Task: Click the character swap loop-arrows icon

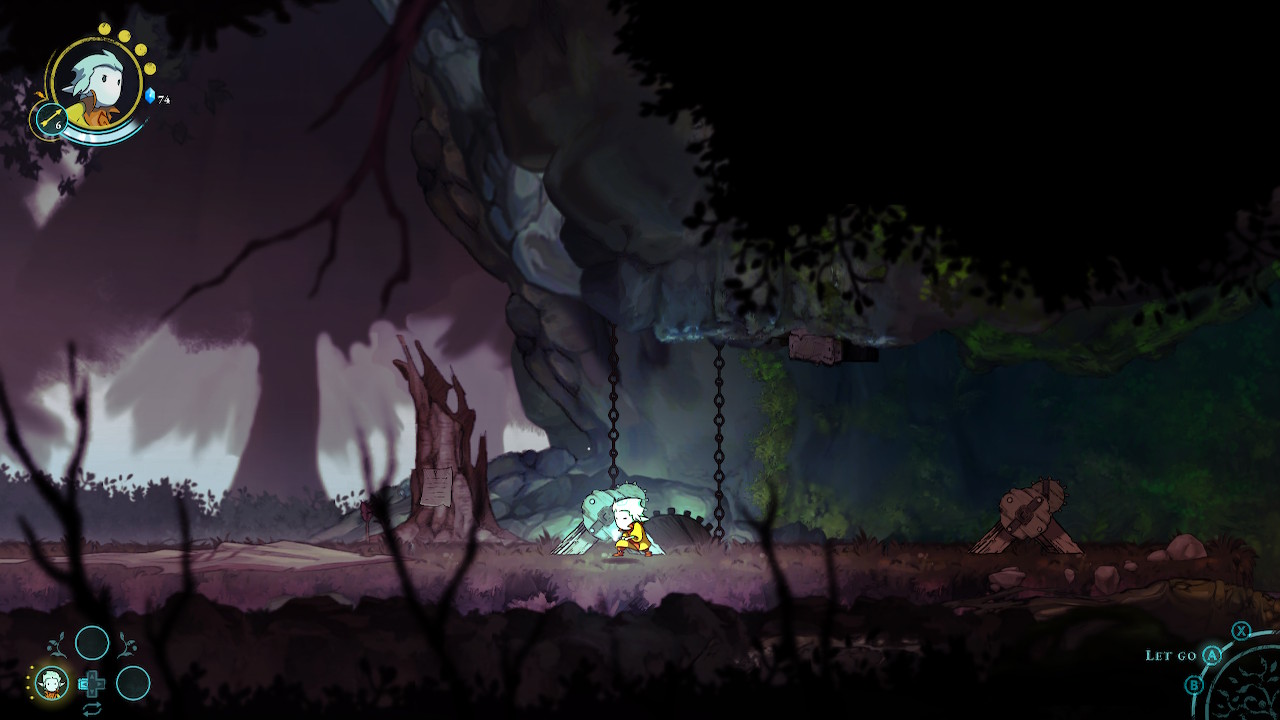Action: [x=92, y=708]
